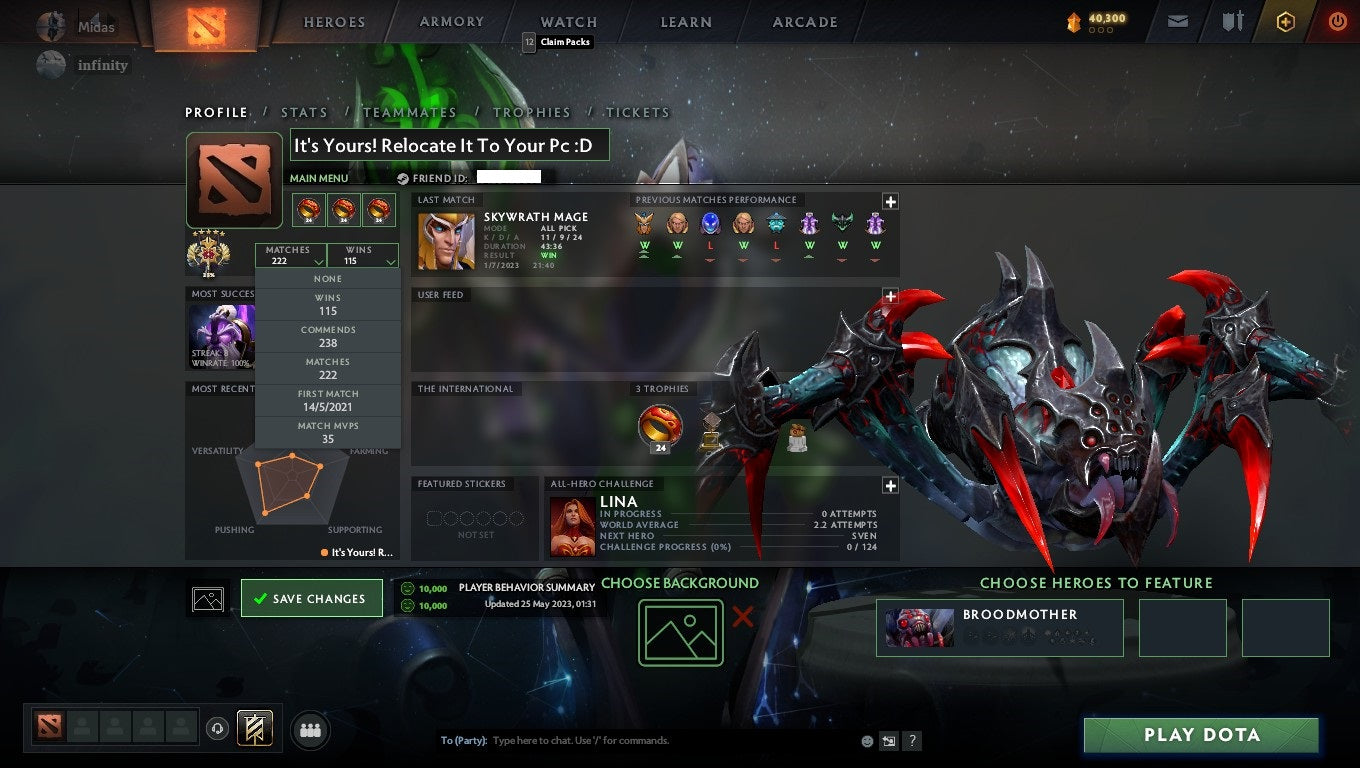Expand the Previous Matches Performance panel
The image size is (1360, 768).
coord(890,202)
